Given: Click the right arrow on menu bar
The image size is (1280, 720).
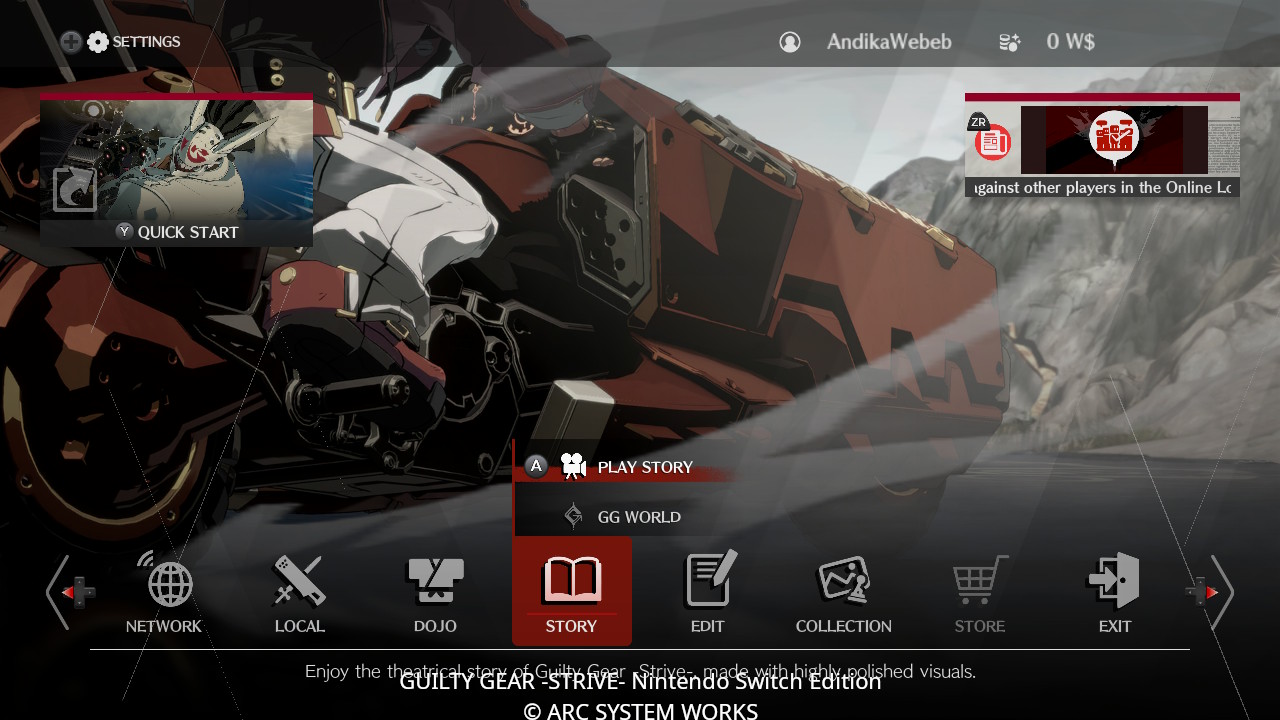Looking at the screenshot, I should (x=1219, y=592).
